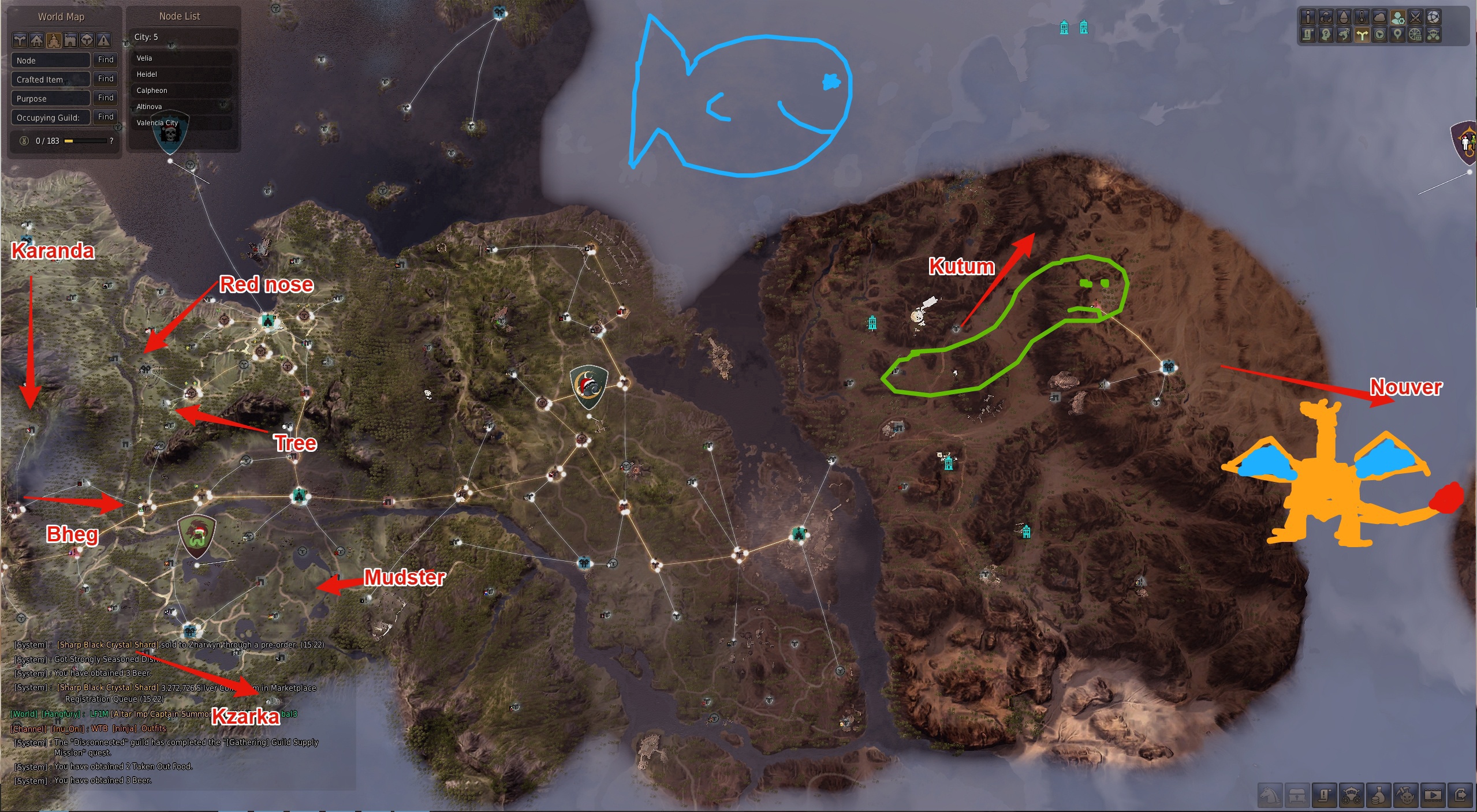Viewport: 1477px width, 812px height.
Task: Open the goblin worker icon bottom right
Action: pos(1406,796)
